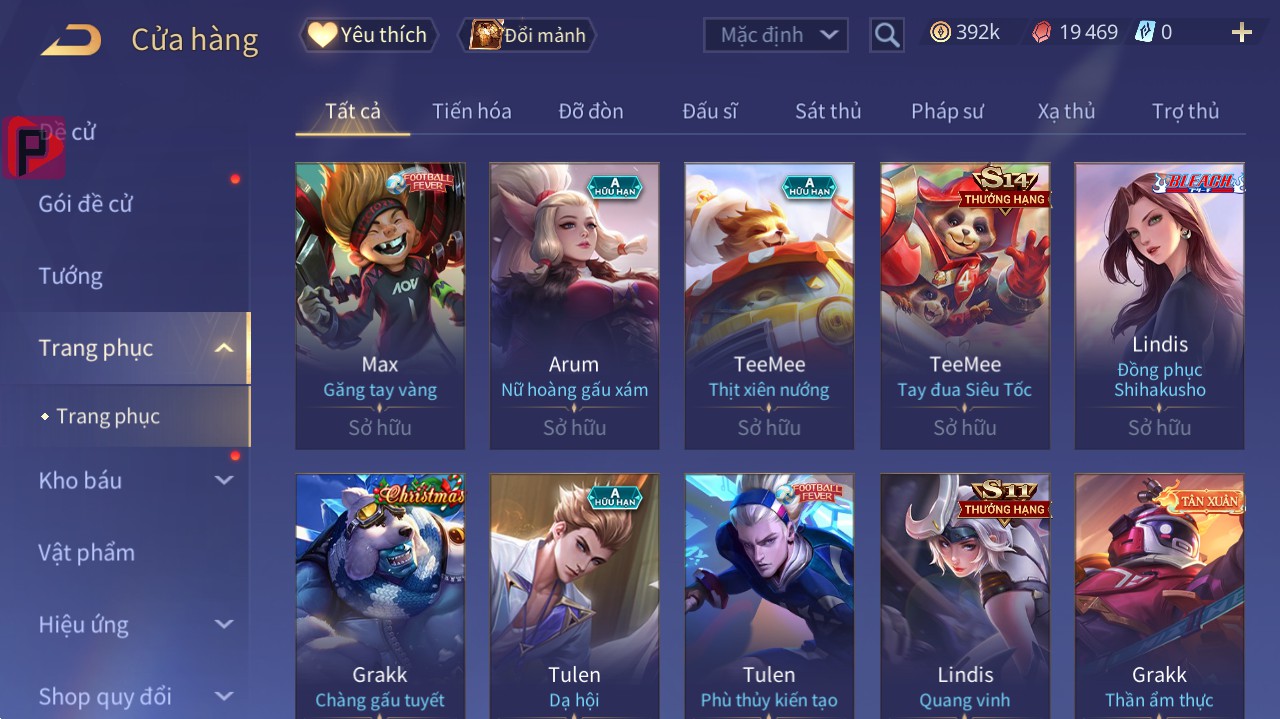
Task: Open the Trợ thủ tab
Action: click(1185, 111)
